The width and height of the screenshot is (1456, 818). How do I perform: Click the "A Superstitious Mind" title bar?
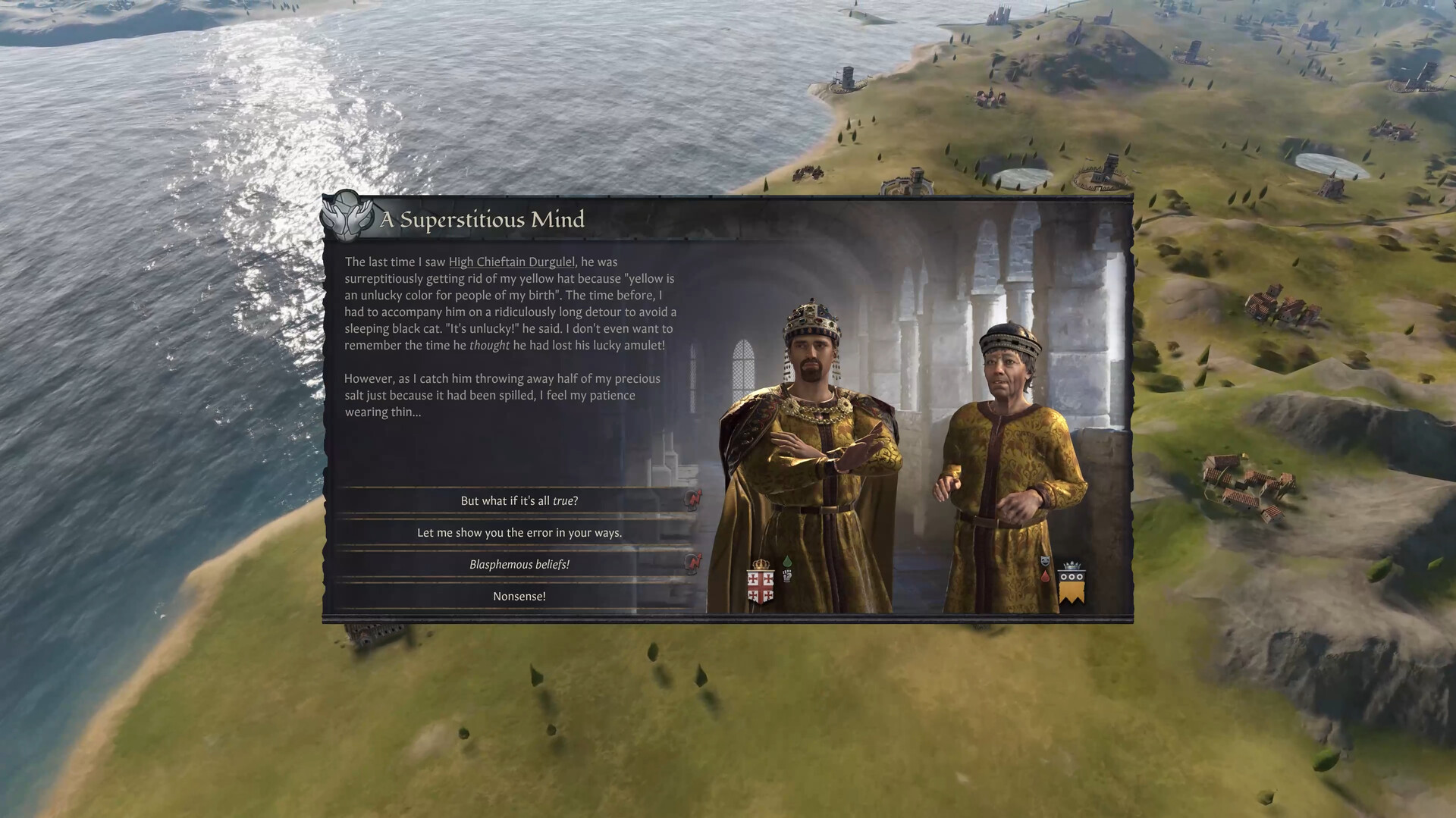(x=482, y=220)
